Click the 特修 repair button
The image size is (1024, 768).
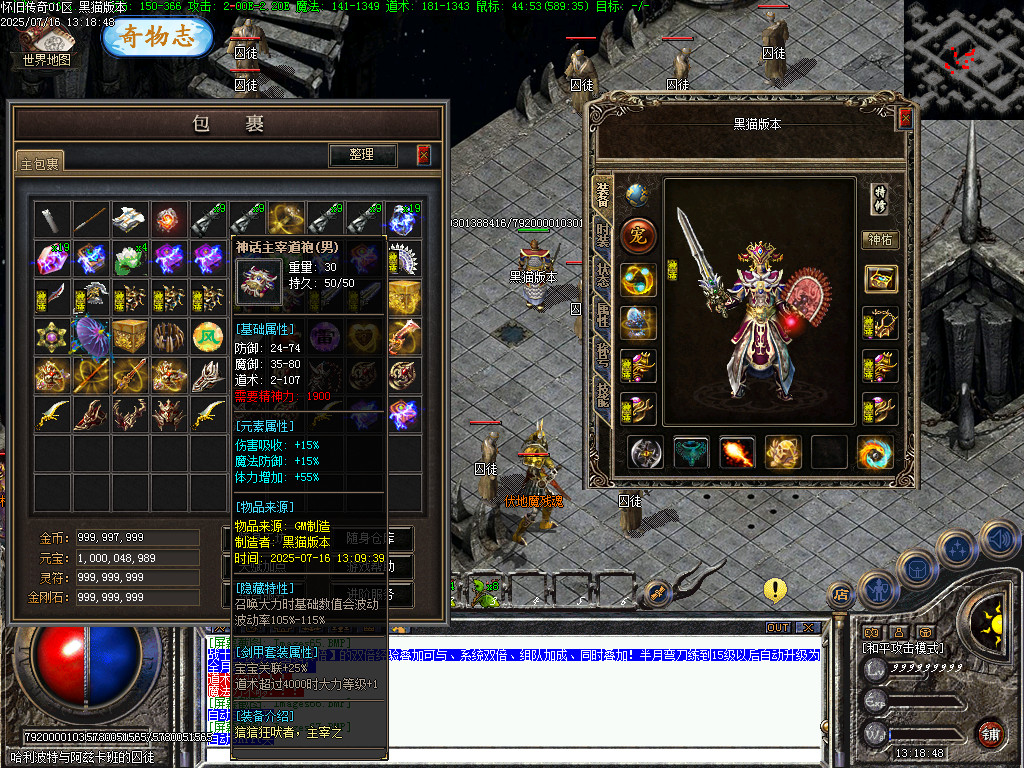(880, 197)
